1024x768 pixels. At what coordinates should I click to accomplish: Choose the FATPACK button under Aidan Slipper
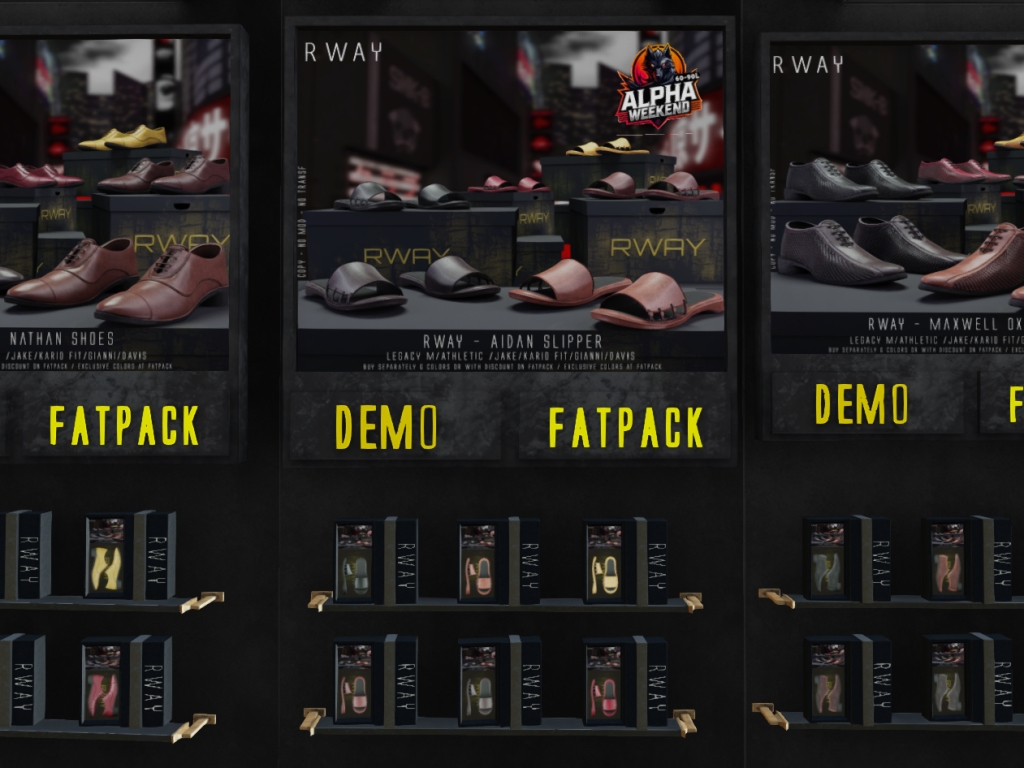(626, 427)
